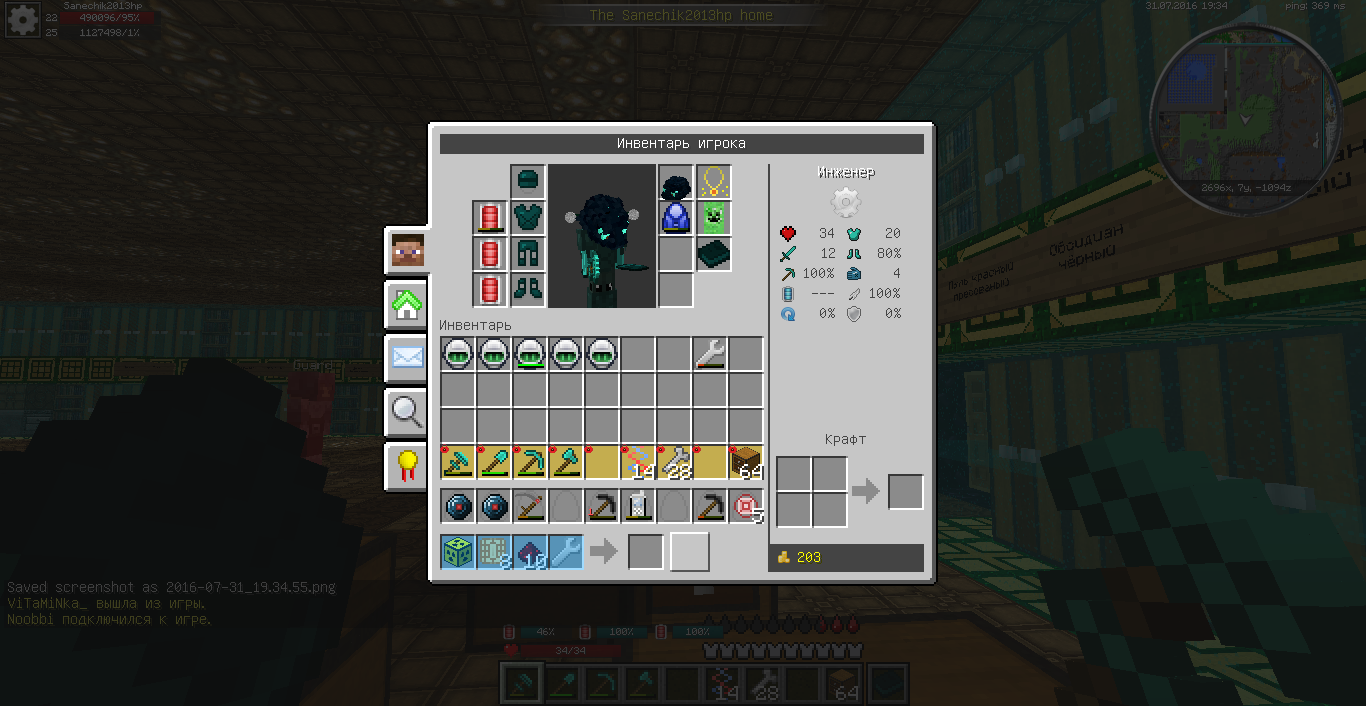Take the stack of 64 wooden chests
1366x706 pixels.
point(746,462)
